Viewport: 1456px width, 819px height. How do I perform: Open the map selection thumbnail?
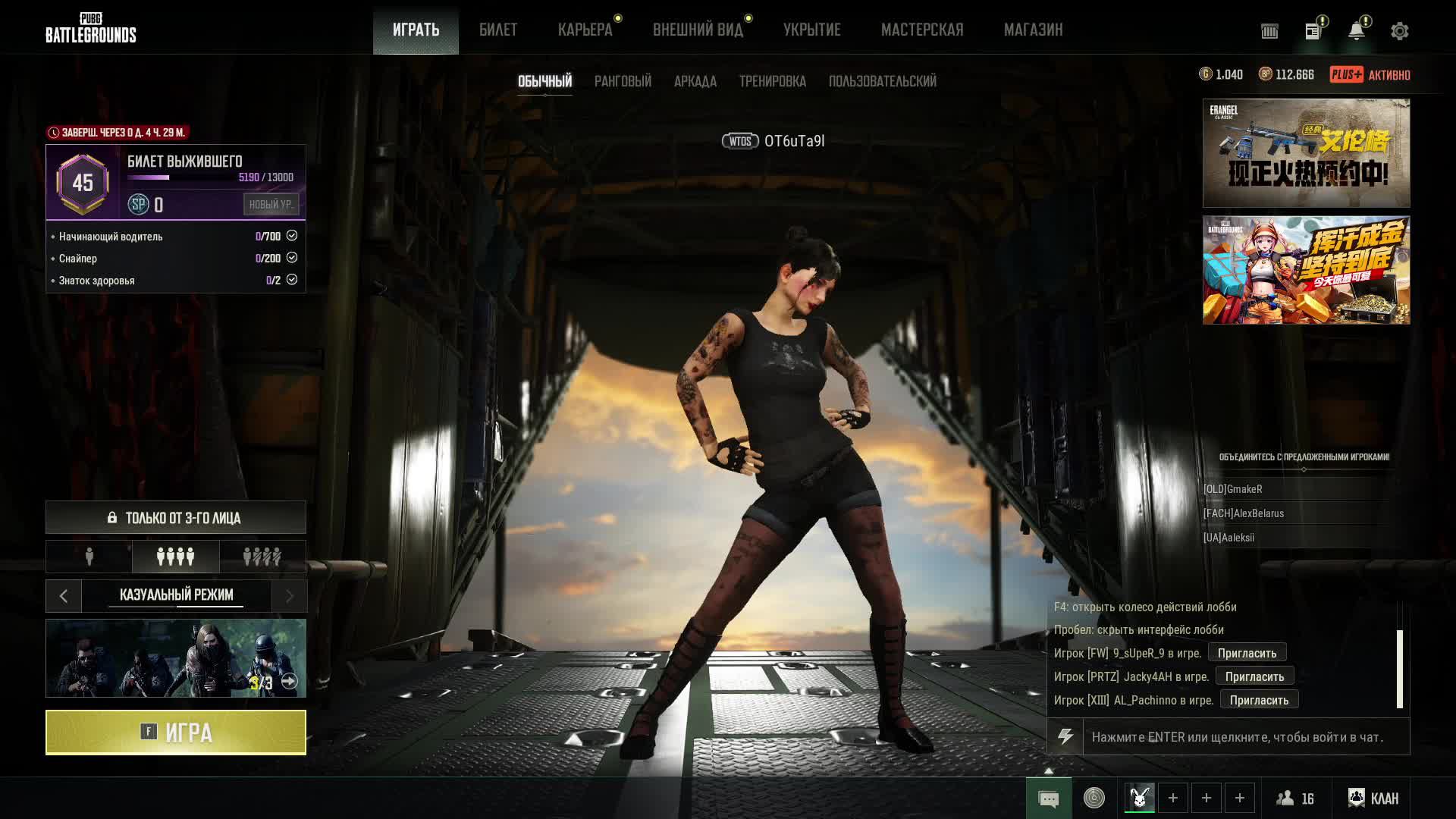(x=176, y=658)
